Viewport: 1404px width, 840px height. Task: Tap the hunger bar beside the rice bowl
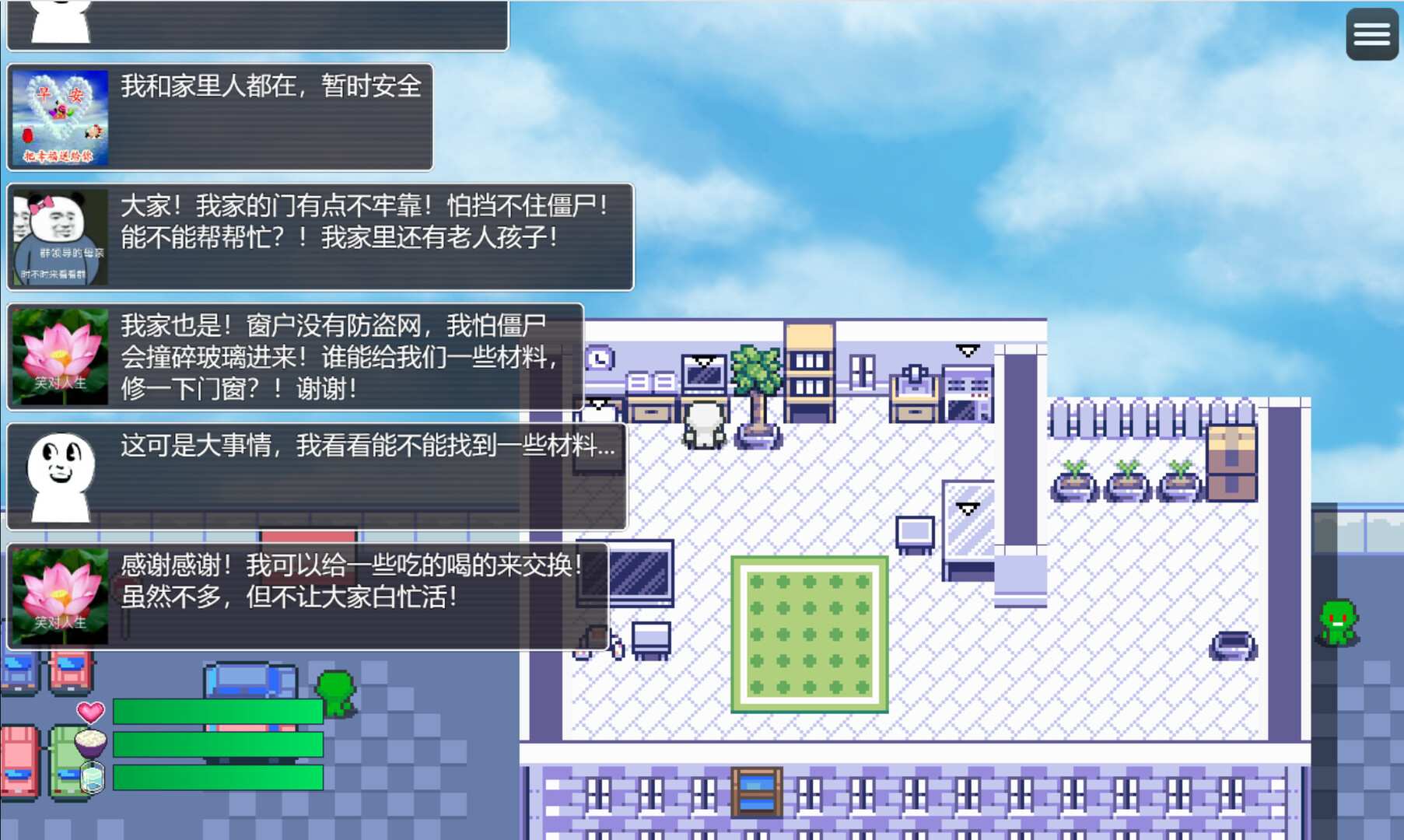pos(218,744)
